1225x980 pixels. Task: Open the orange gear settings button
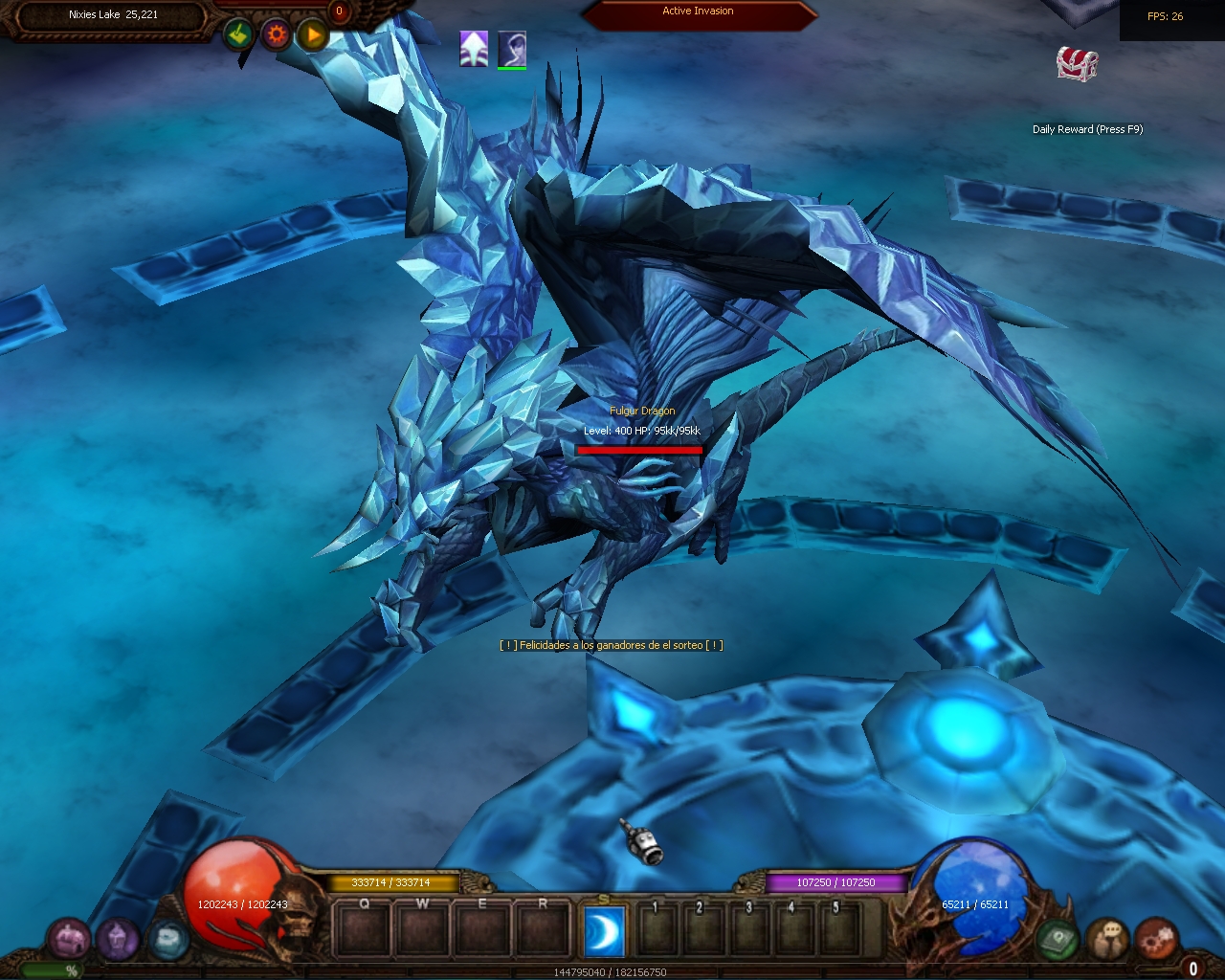pyautogui.click(x=277, y=35)
